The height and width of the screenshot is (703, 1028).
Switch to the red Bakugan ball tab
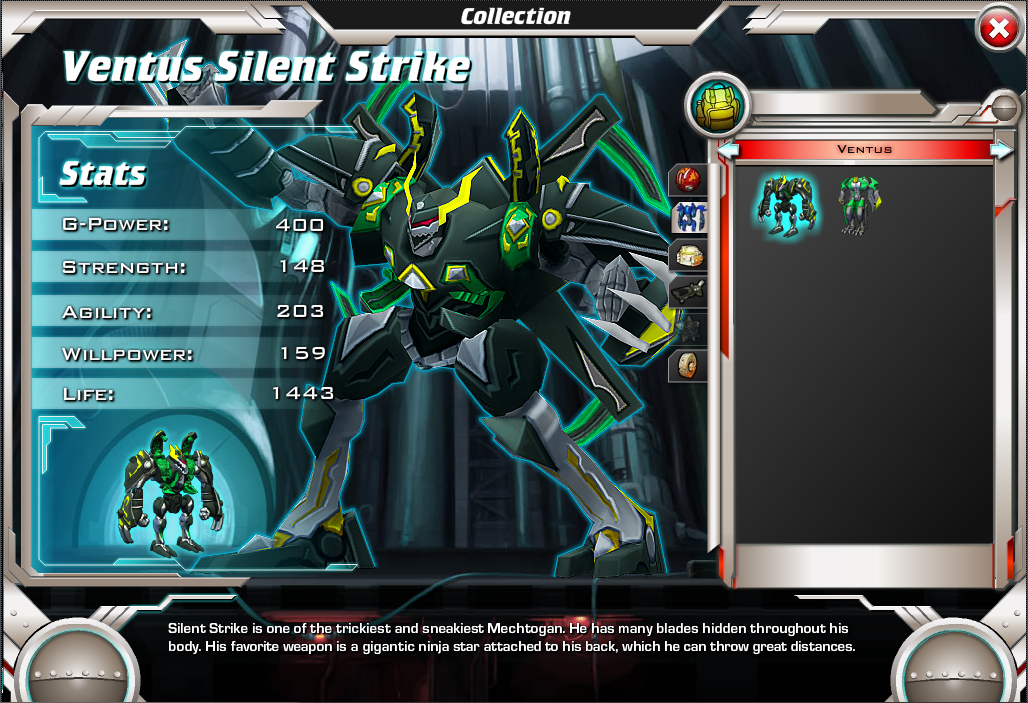[x=689, y=180]
